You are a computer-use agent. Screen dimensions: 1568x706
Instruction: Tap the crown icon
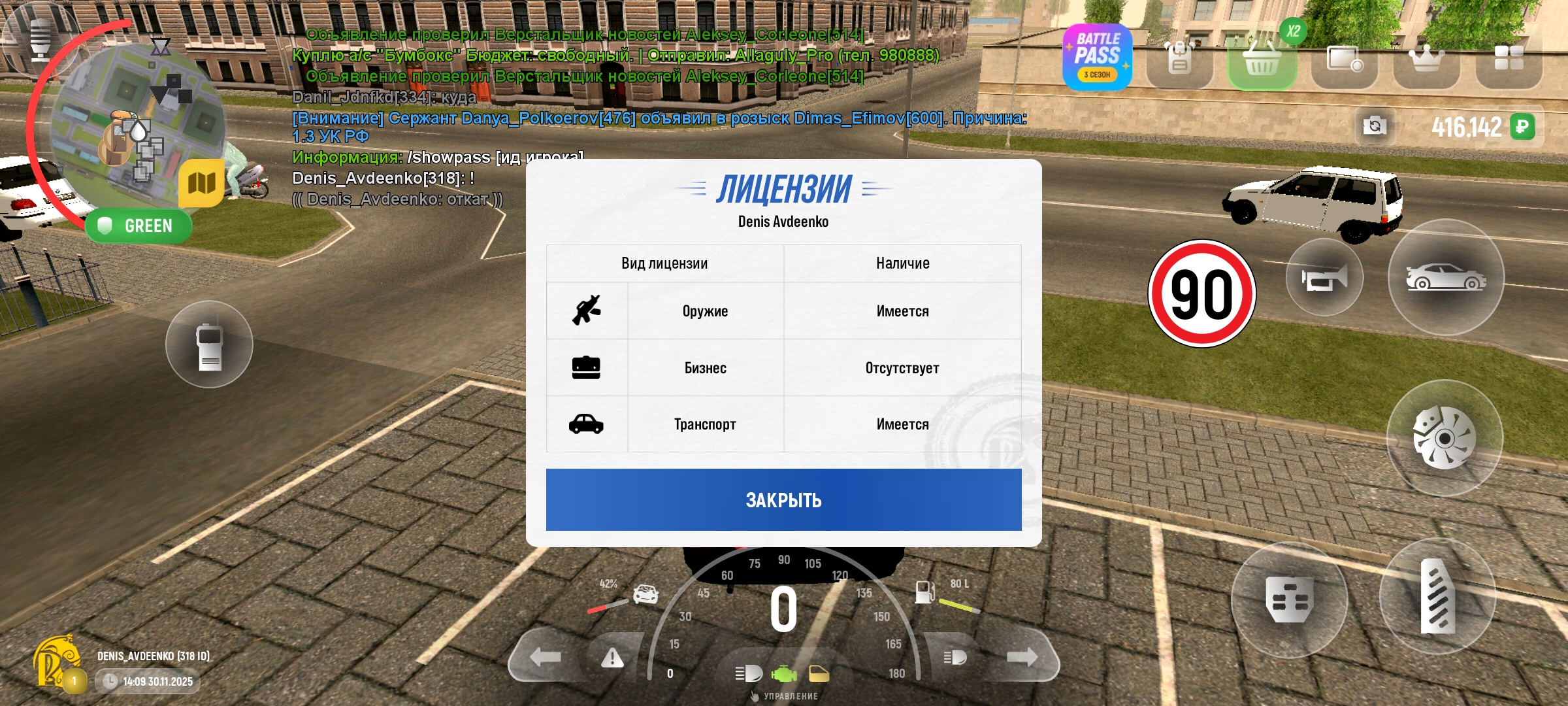[1426, 59]
